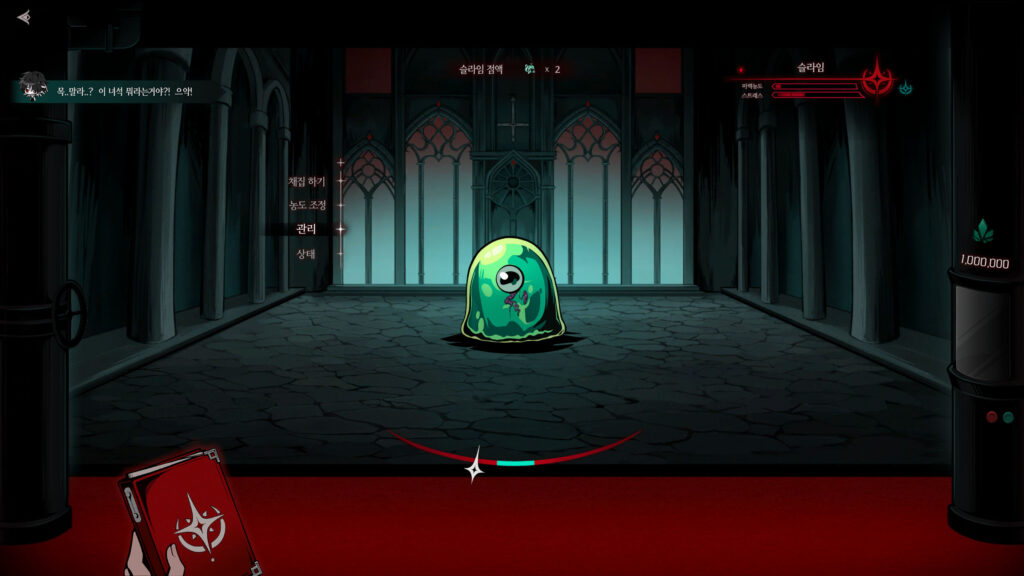Image resolution: width=1024 pixels, height=576 pixels.
Task: Open the 관리 menu entry
Action: click(x=306, y=229)
